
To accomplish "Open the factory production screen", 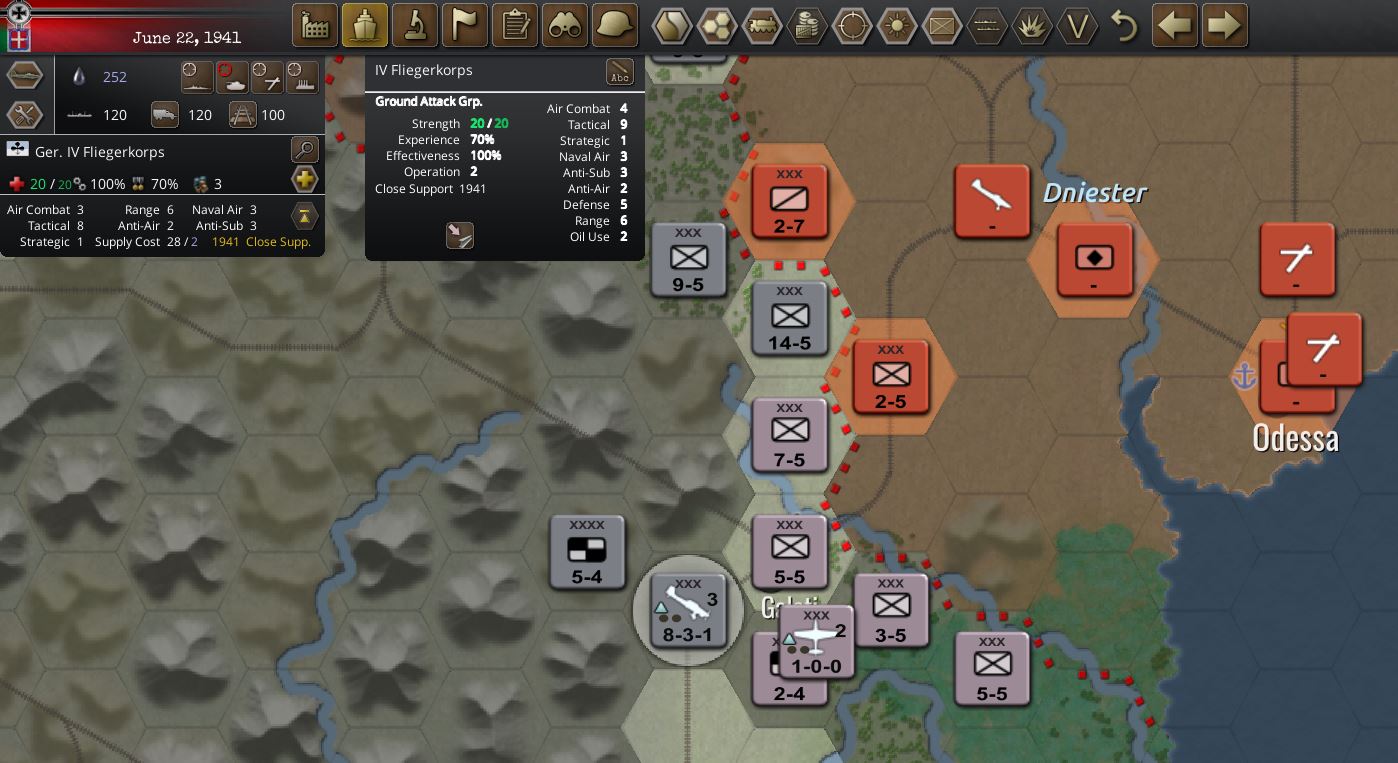I will pos(315,25).
